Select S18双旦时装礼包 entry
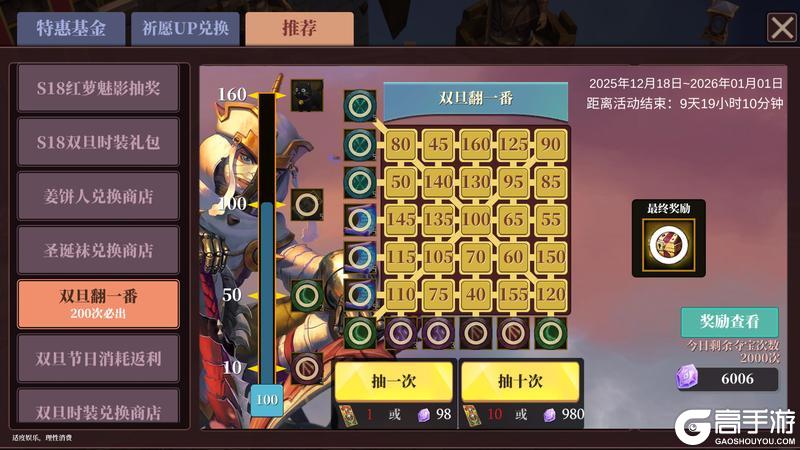The width and height of the screenshot is (800, 450). (98, 141)
